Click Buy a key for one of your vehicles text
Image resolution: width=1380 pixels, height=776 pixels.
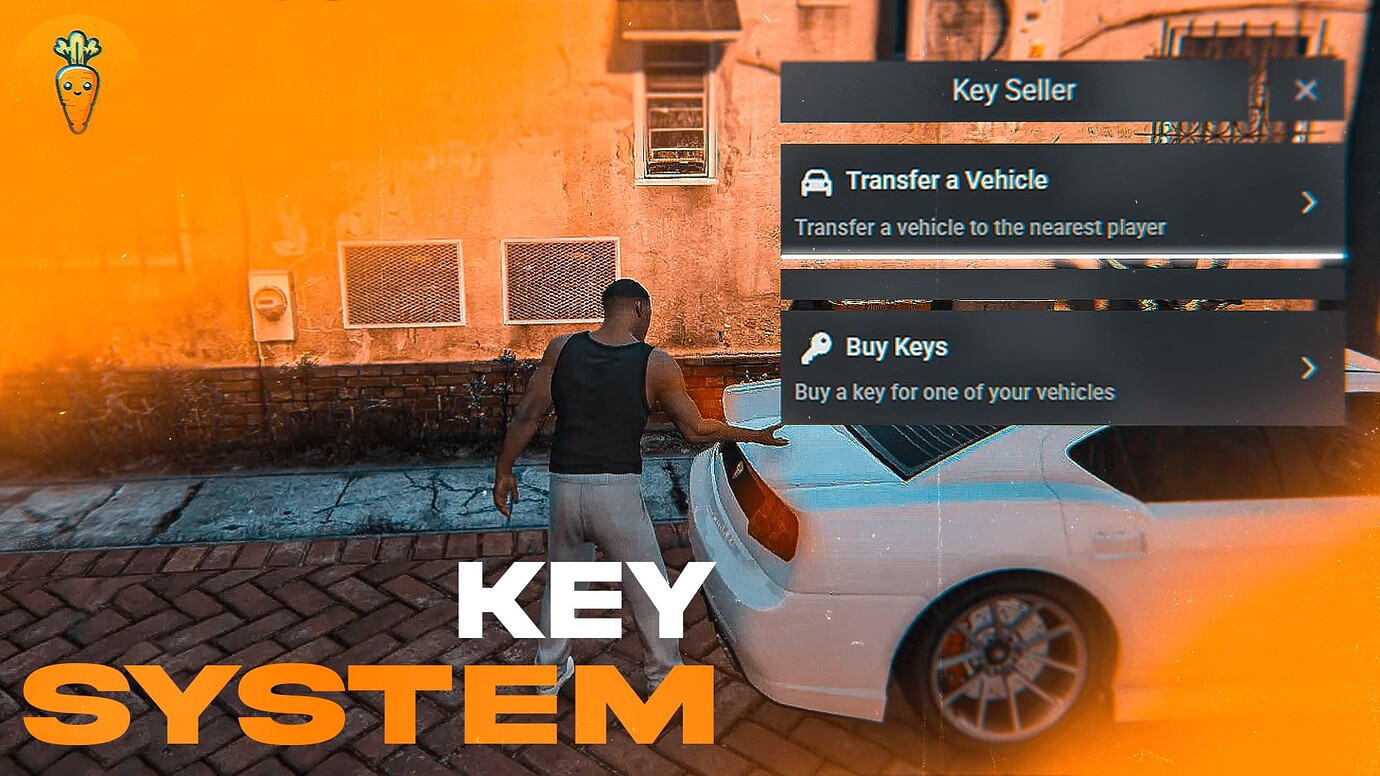click(953, 392)
